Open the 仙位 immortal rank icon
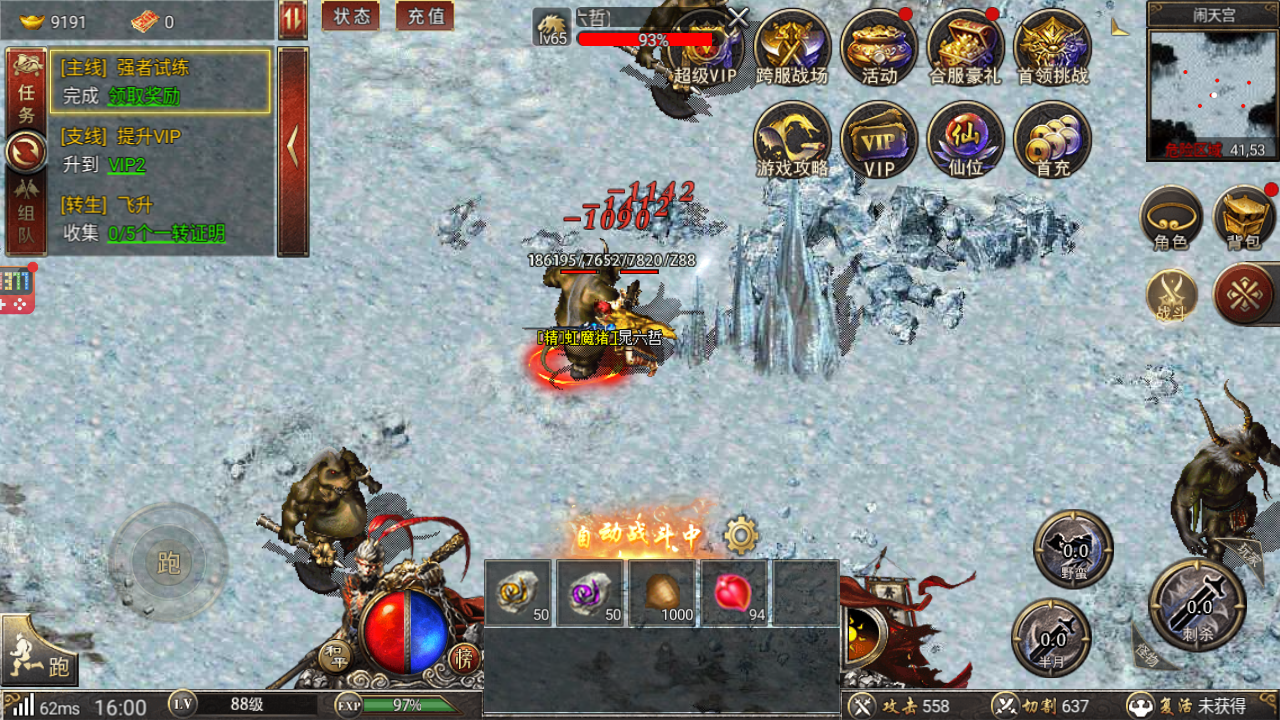 [x=965, y=140]
